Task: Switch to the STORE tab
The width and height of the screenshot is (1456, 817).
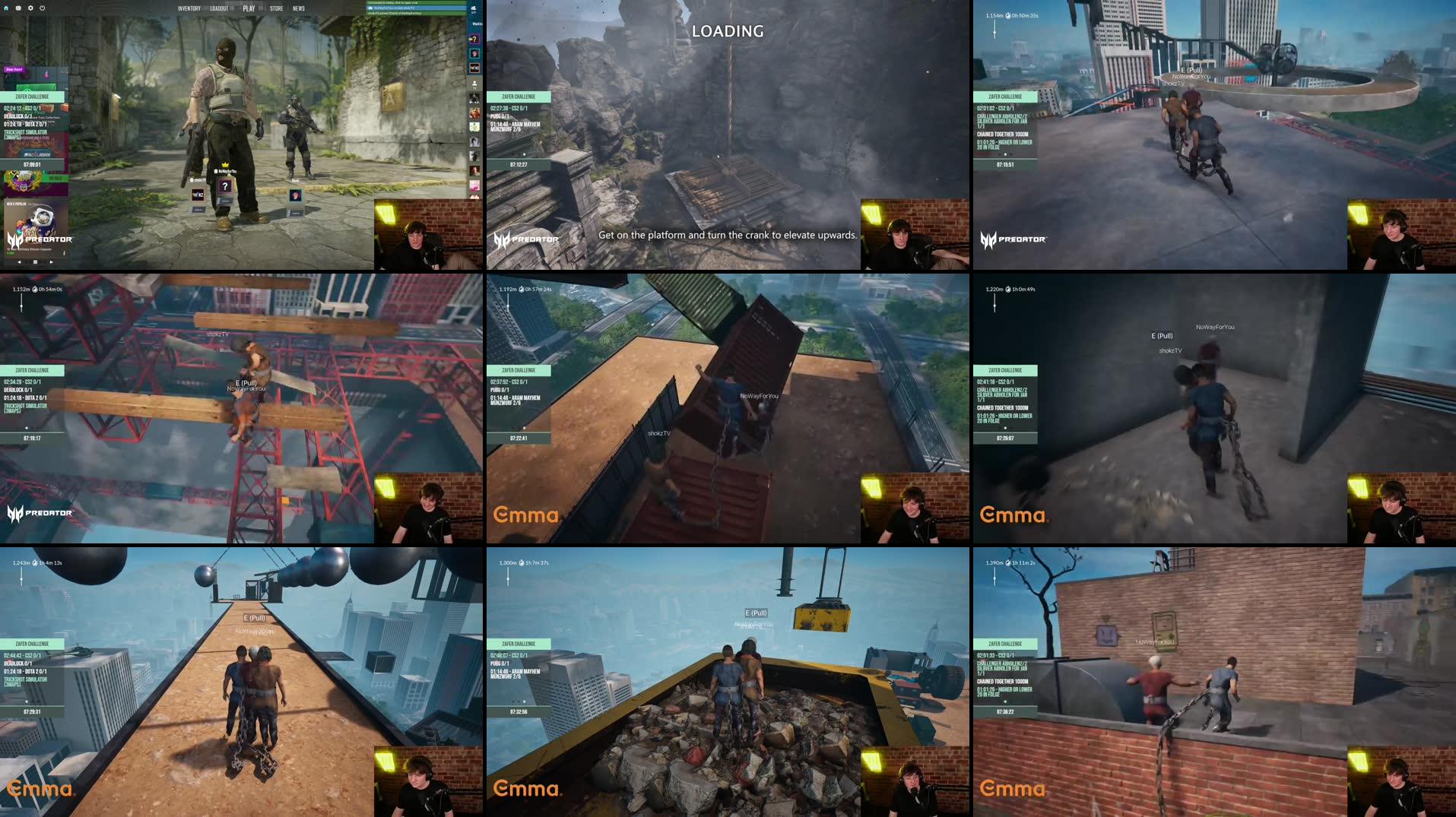Action: pyautogui.click(x=277, y=8)
